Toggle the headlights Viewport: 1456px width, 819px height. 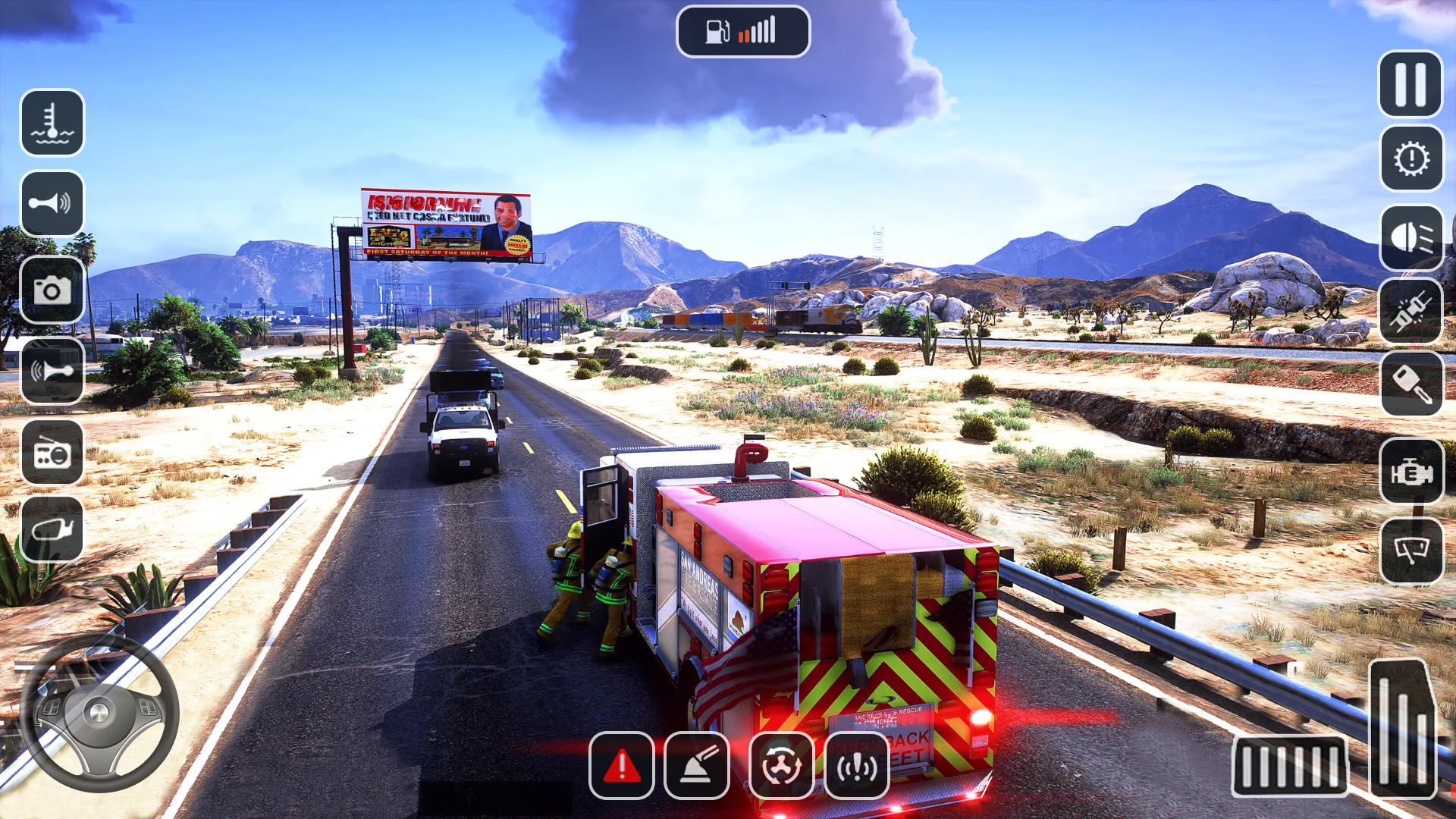pyautogui.click(x=1411, y=238)
